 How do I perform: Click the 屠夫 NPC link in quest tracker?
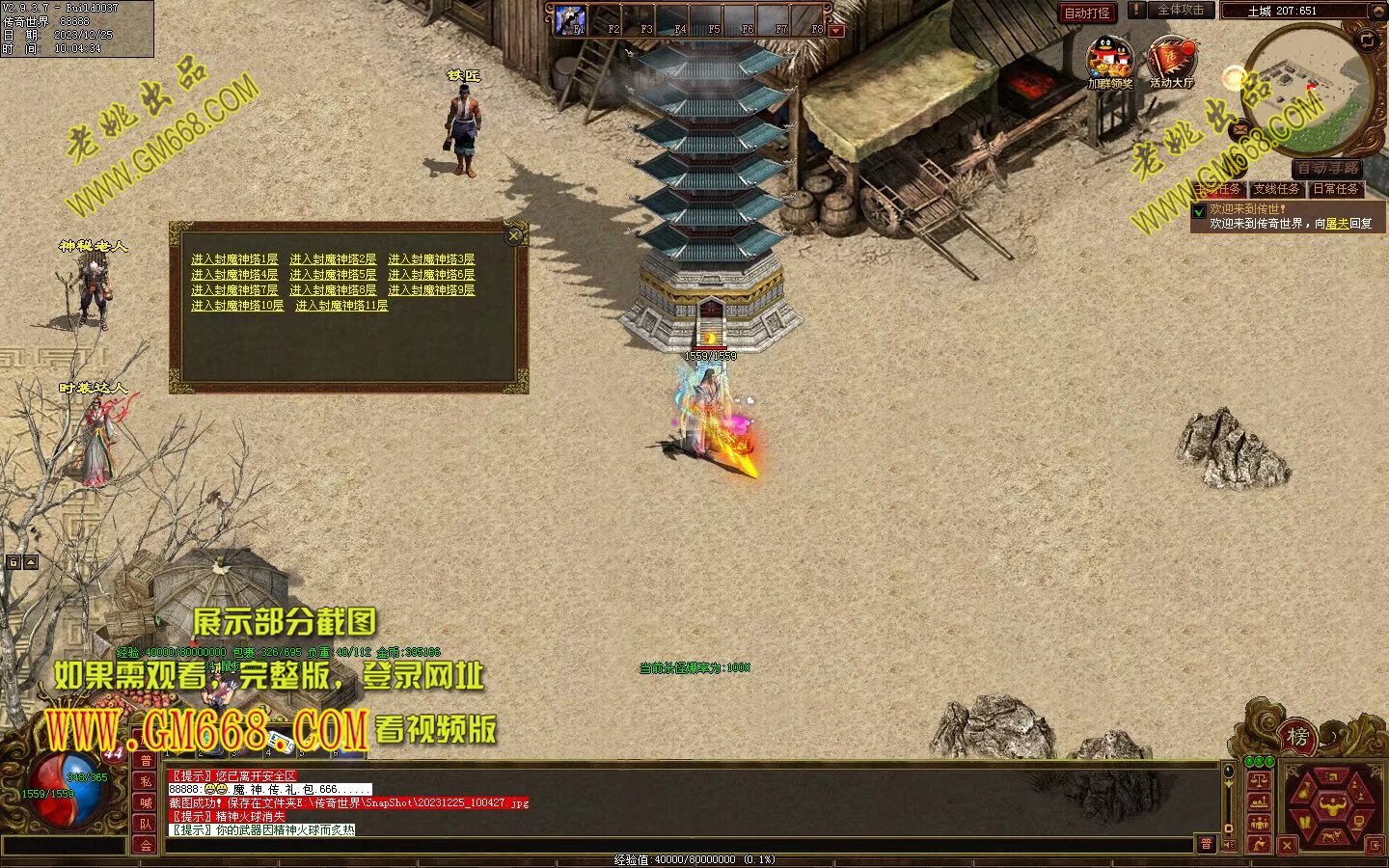click(x=1337, y=224)
